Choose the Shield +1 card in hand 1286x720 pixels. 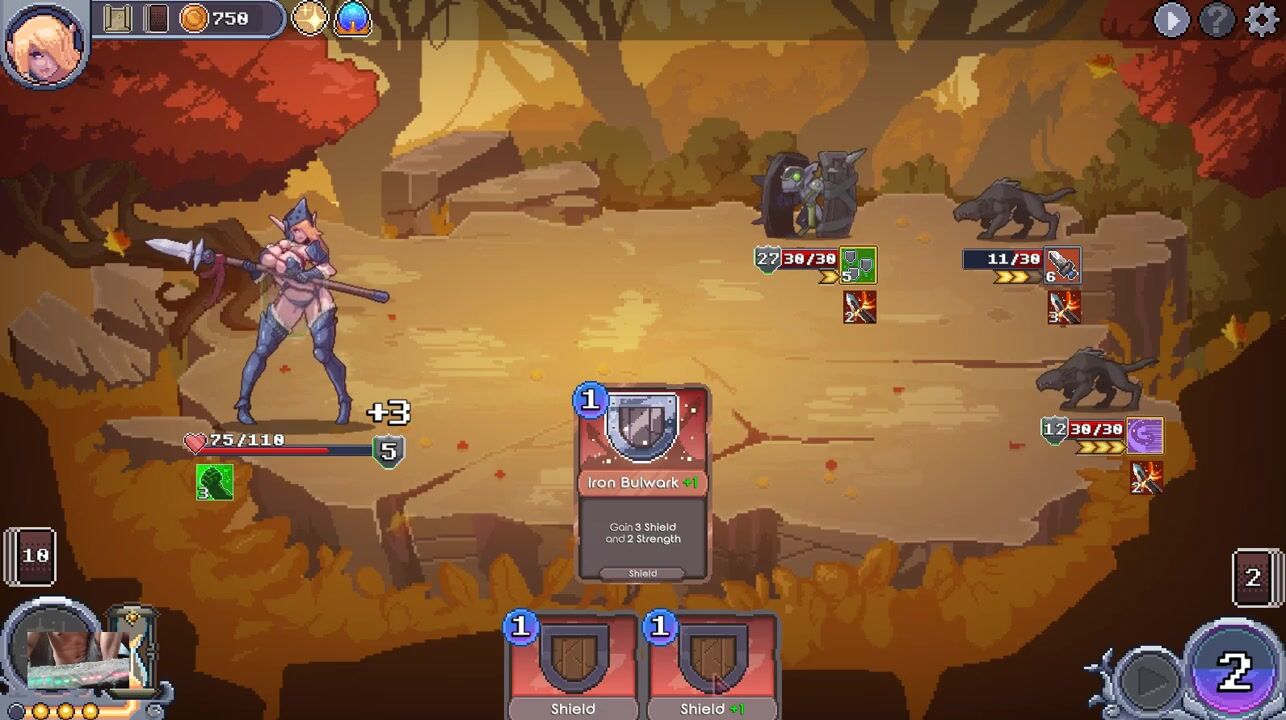(712, 665)
